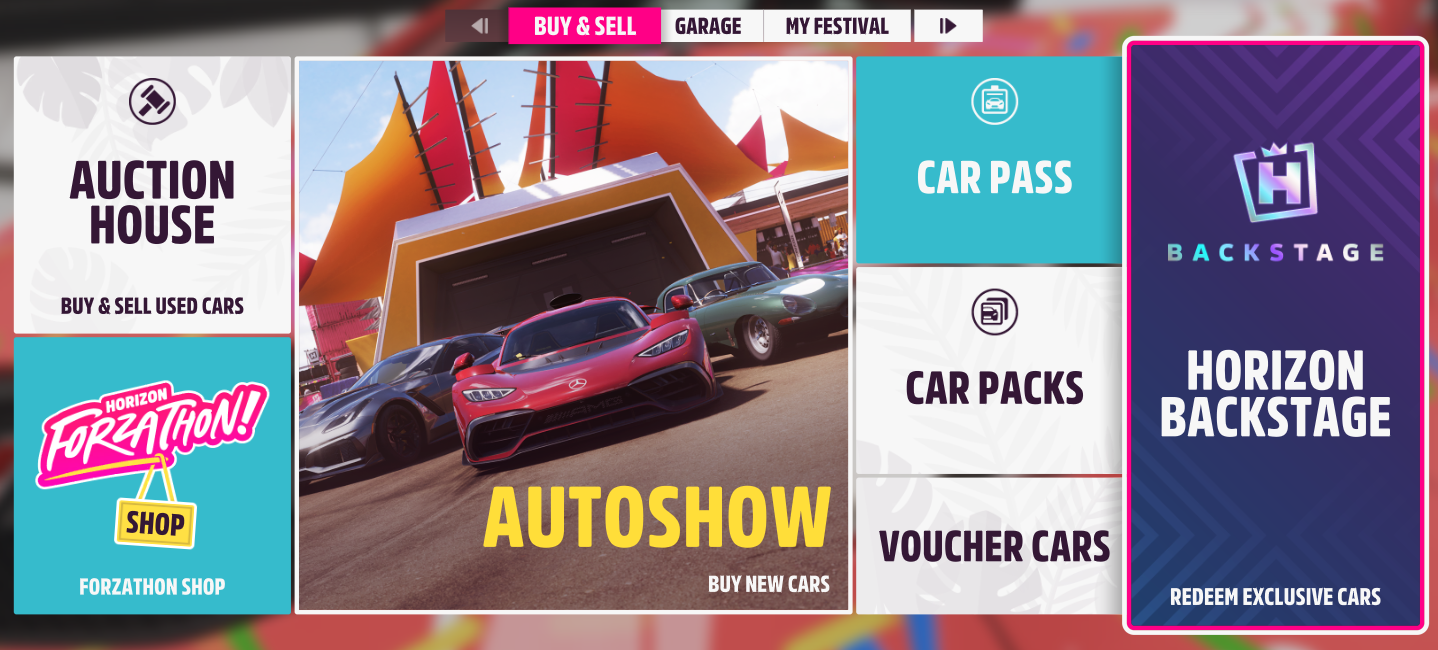Switch to the My Festival tab

coord(836,26)
